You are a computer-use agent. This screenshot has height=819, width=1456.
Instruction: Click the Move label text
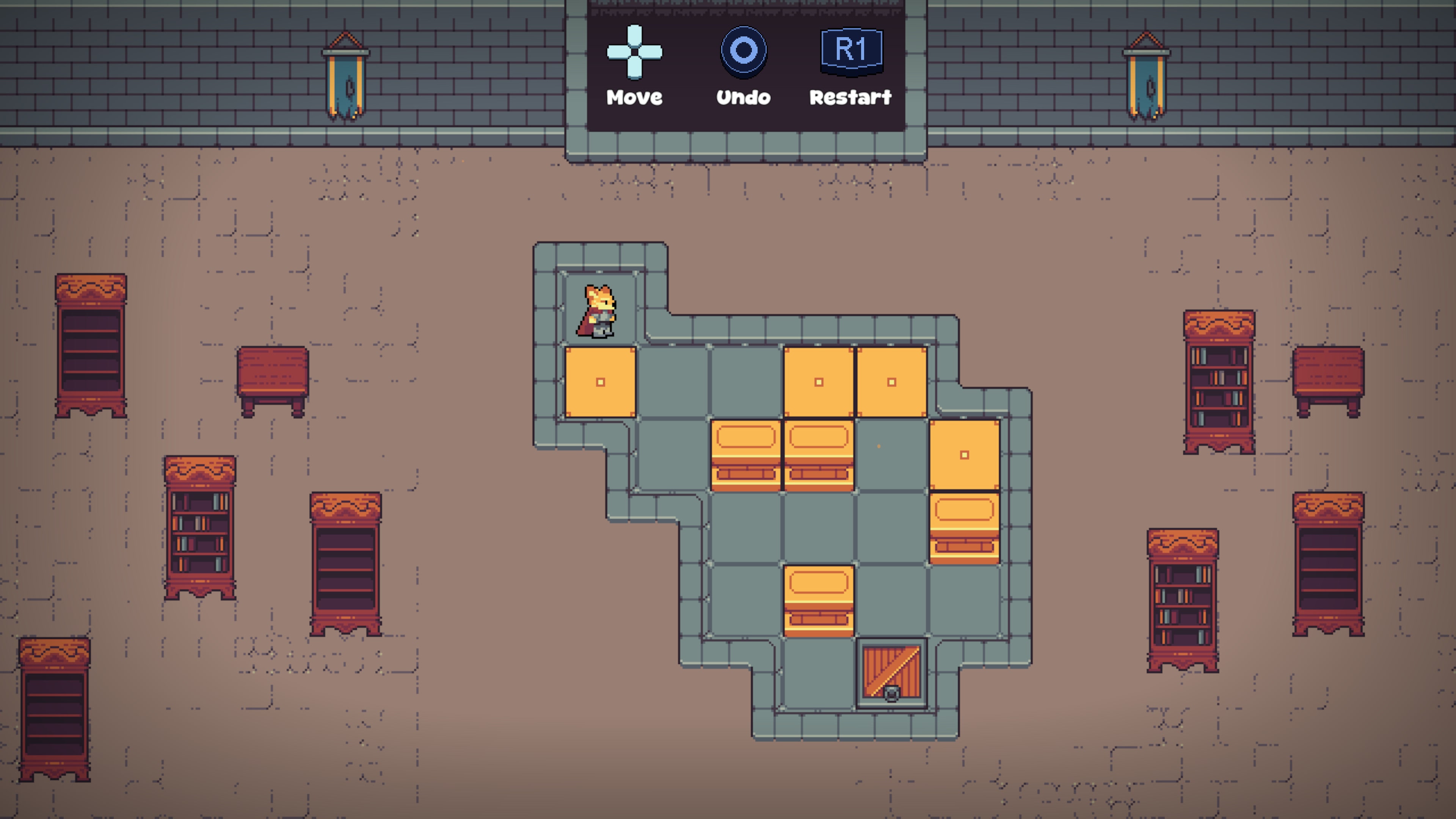634,97
